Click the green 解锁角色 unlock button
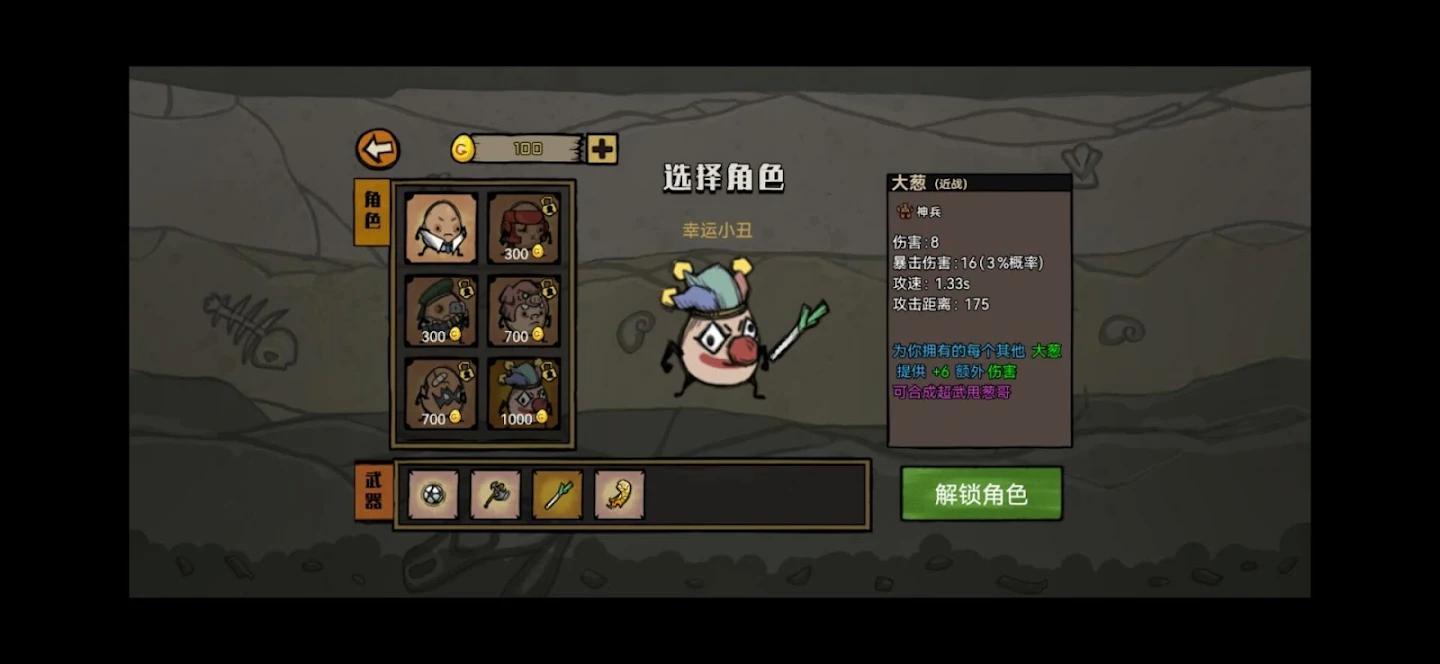Viewport: 1440px width, 664px height. [980, 494]
